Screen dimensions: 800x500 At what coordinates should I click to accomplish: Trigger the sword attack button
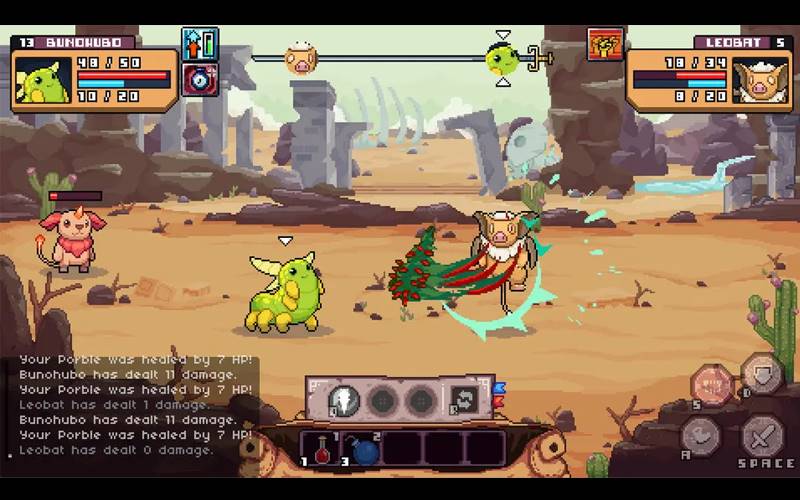(x=762, y=435)
